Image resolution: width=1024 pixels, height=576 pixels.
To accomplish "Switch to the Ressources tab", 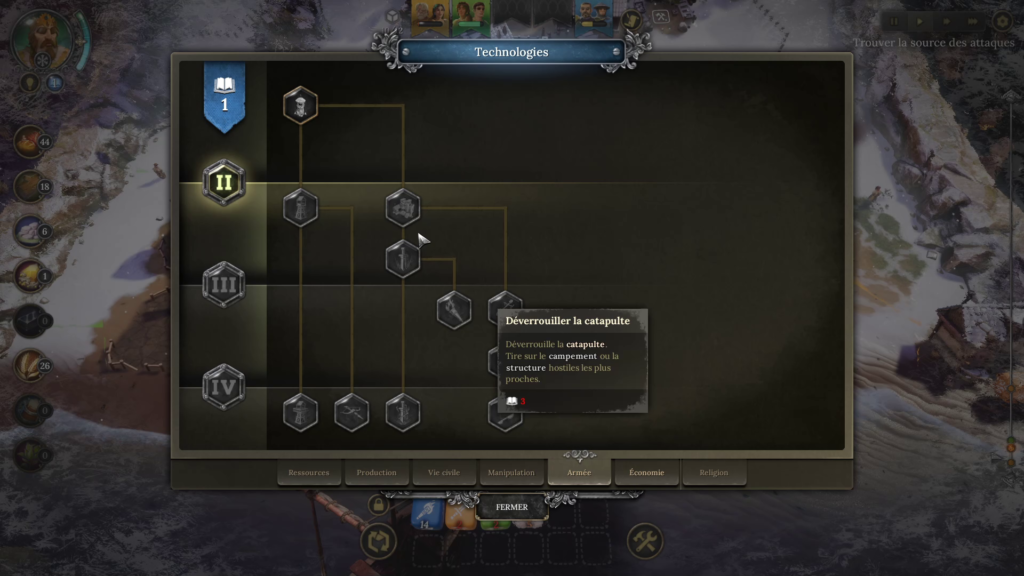I will pyautogui.click(x=309, y=472).
